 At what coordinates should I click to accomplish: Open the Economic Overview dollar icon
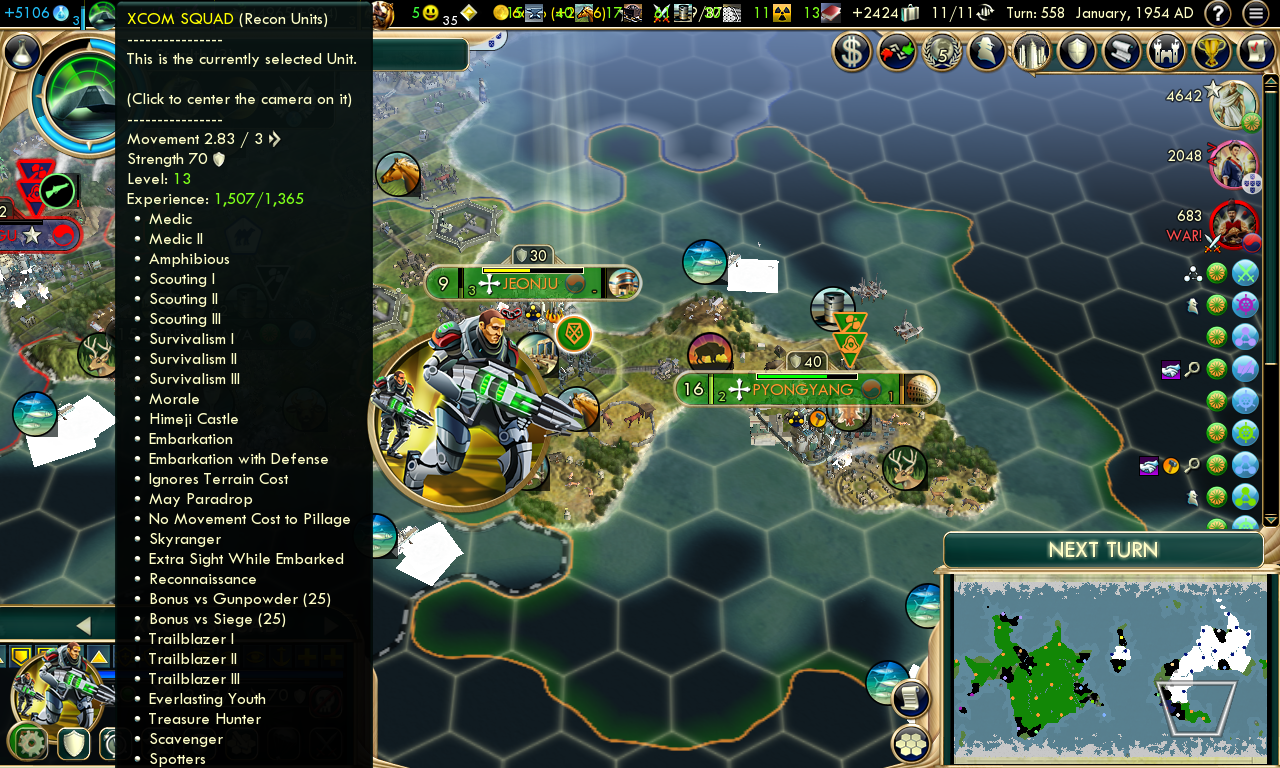[x=852, y=51]
